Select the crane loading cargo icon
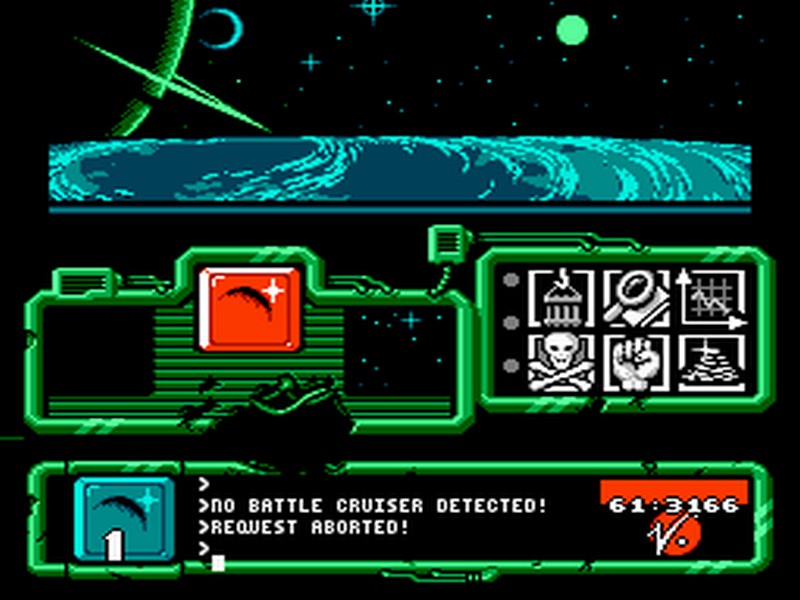Viewport: 800px width, 600px height. (561, 298)
